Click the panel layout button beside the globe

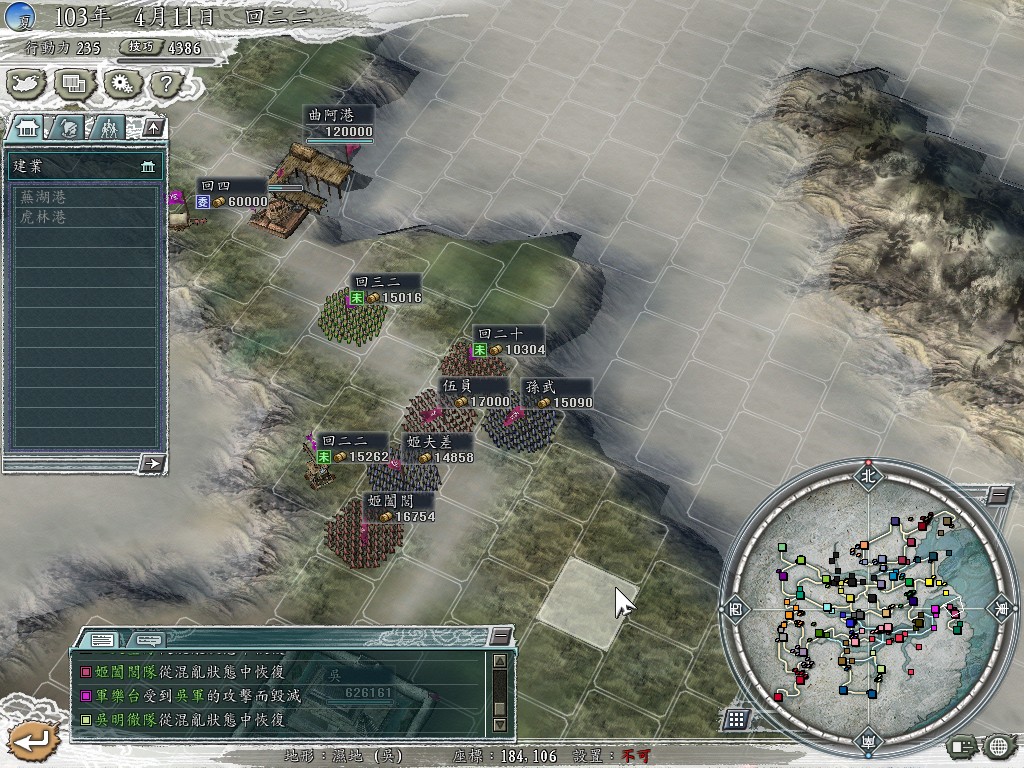click(963, 746)
